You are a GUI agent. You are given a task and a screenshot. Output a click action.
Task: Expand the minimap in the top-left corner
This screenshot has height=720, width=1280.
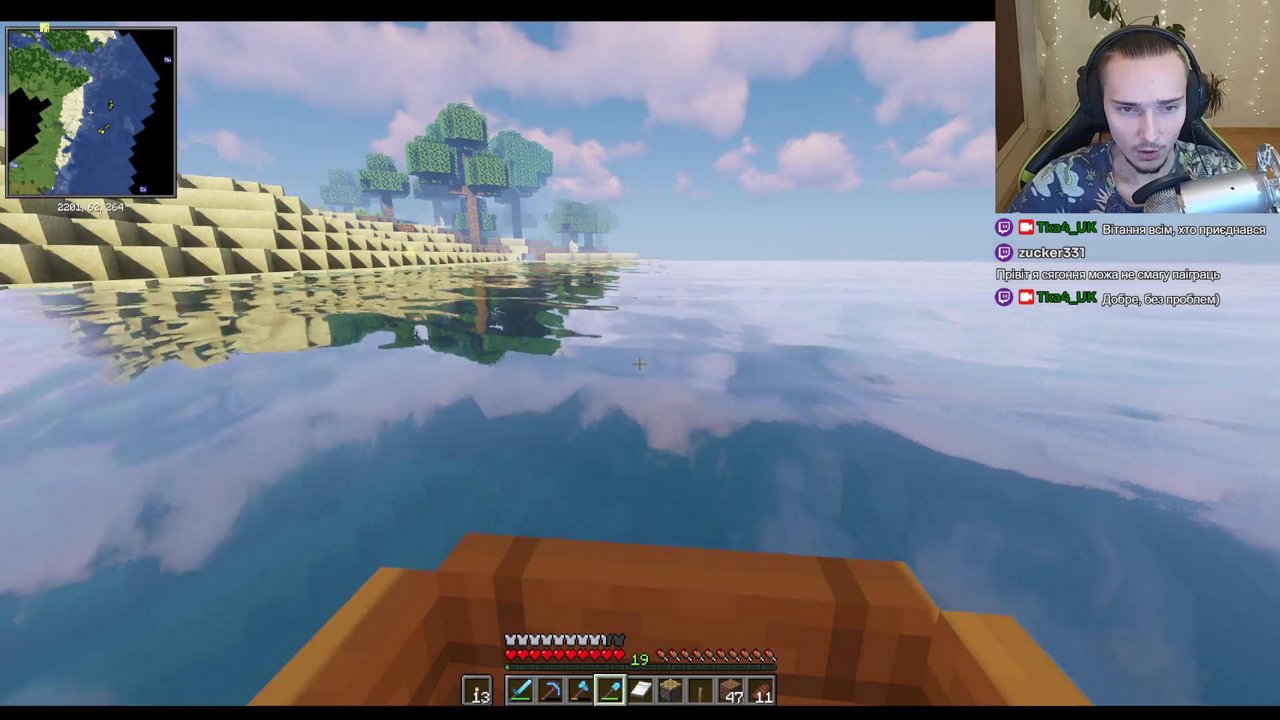90,113
